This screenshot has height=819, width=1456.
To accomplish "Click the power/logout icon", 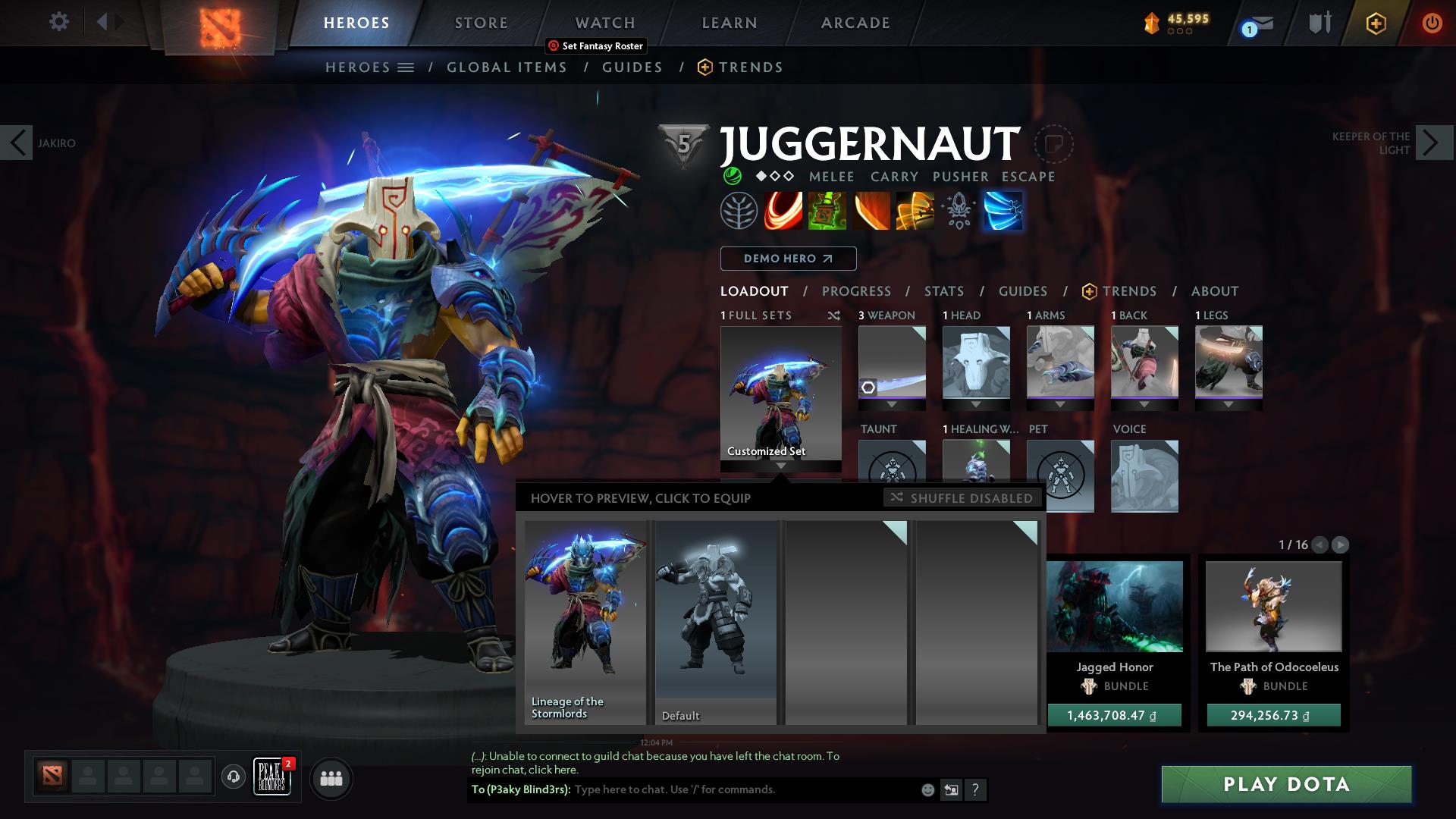I will pos(1432,24).
